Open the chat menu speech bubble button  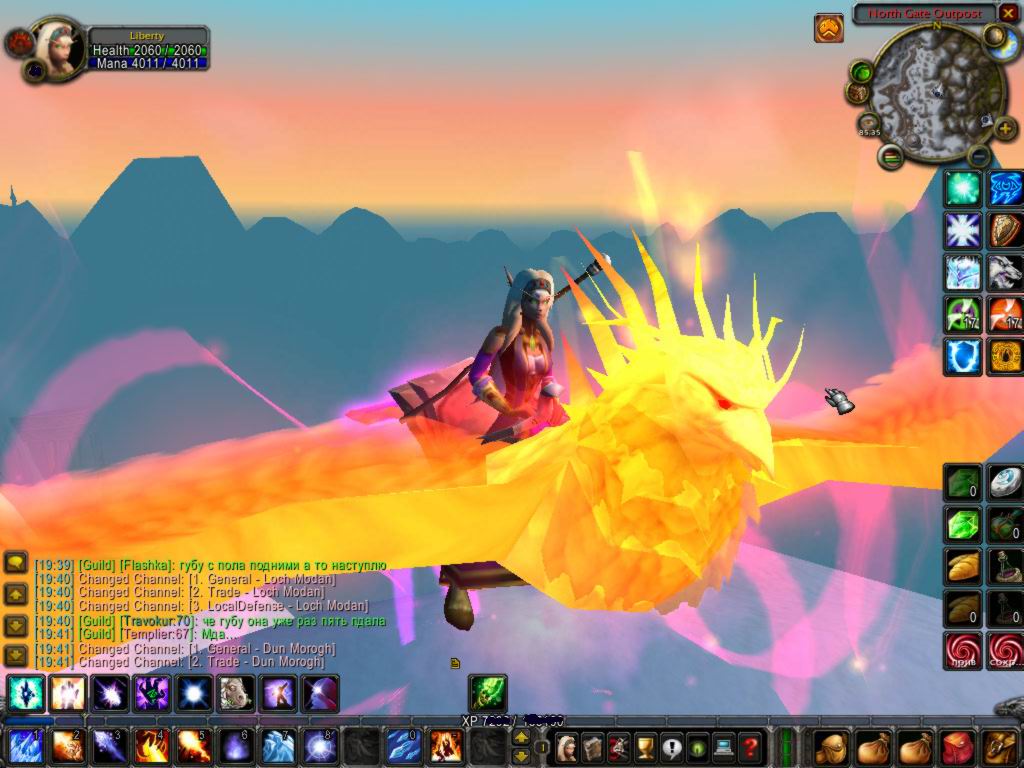coord(15,563)
